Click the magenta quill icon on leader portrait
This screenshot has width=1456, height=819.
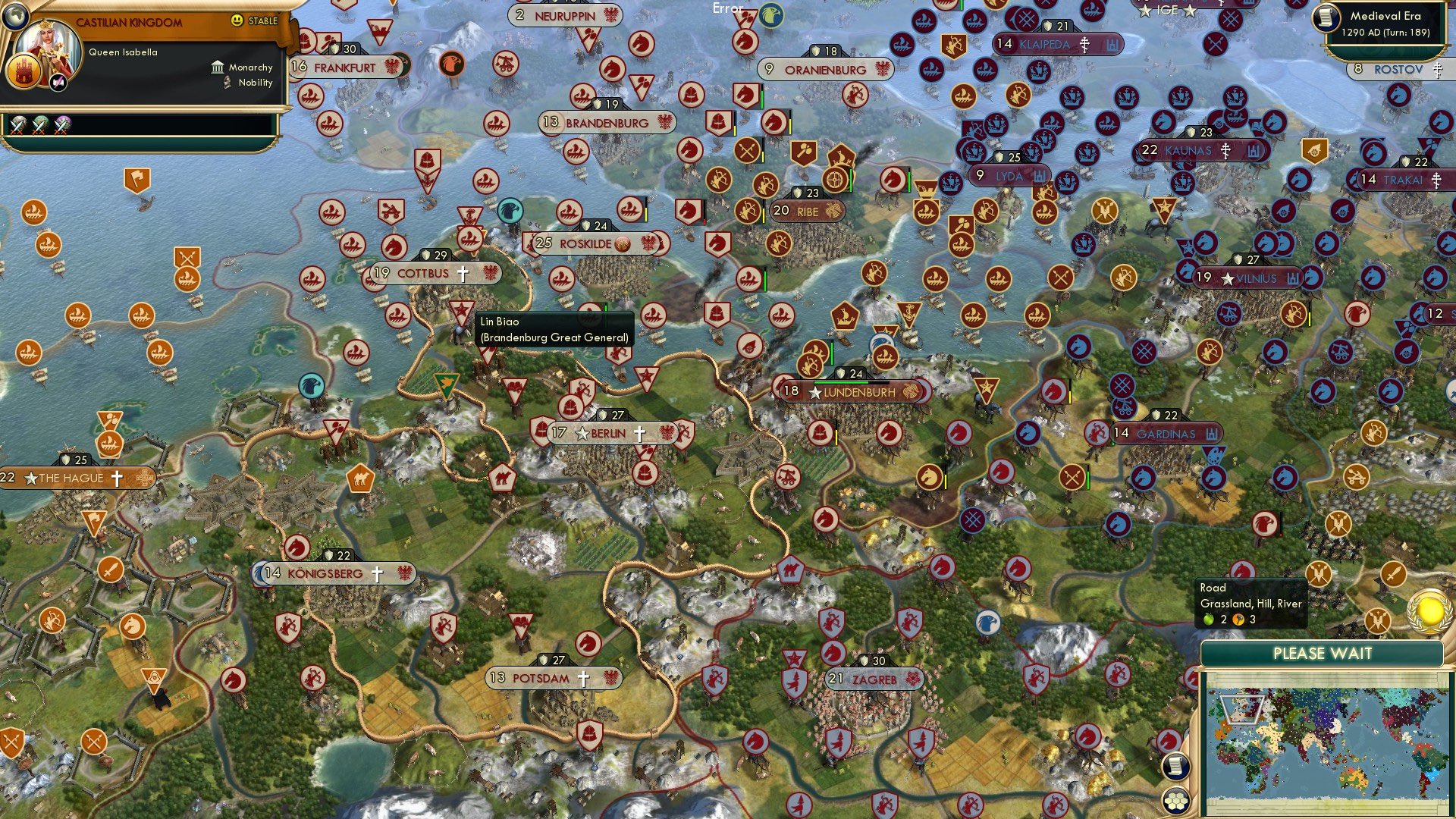coord(58,82)
